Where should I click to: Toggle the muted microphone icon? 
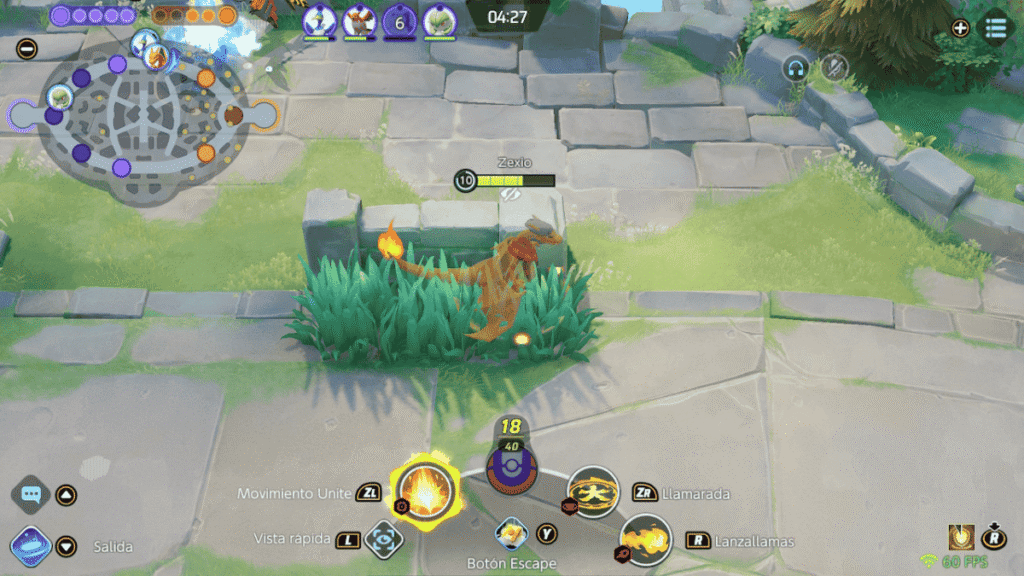[833, 68]
